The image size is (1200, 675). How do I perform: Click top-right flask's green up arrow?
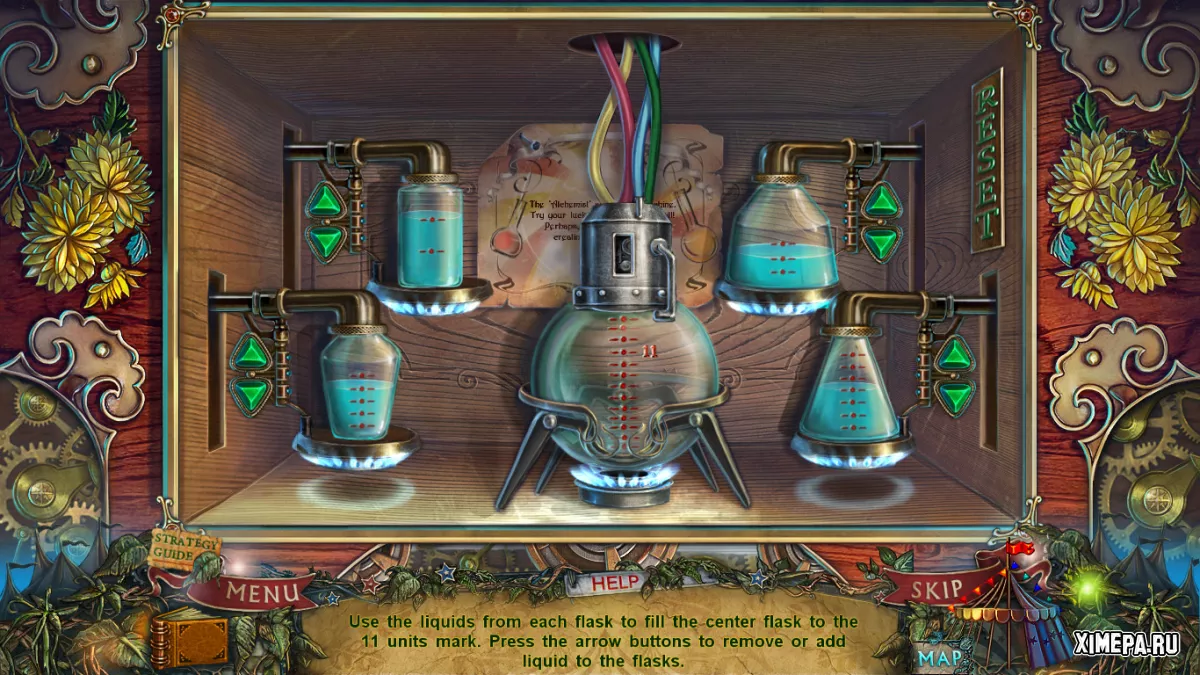[x=881, y=202]
